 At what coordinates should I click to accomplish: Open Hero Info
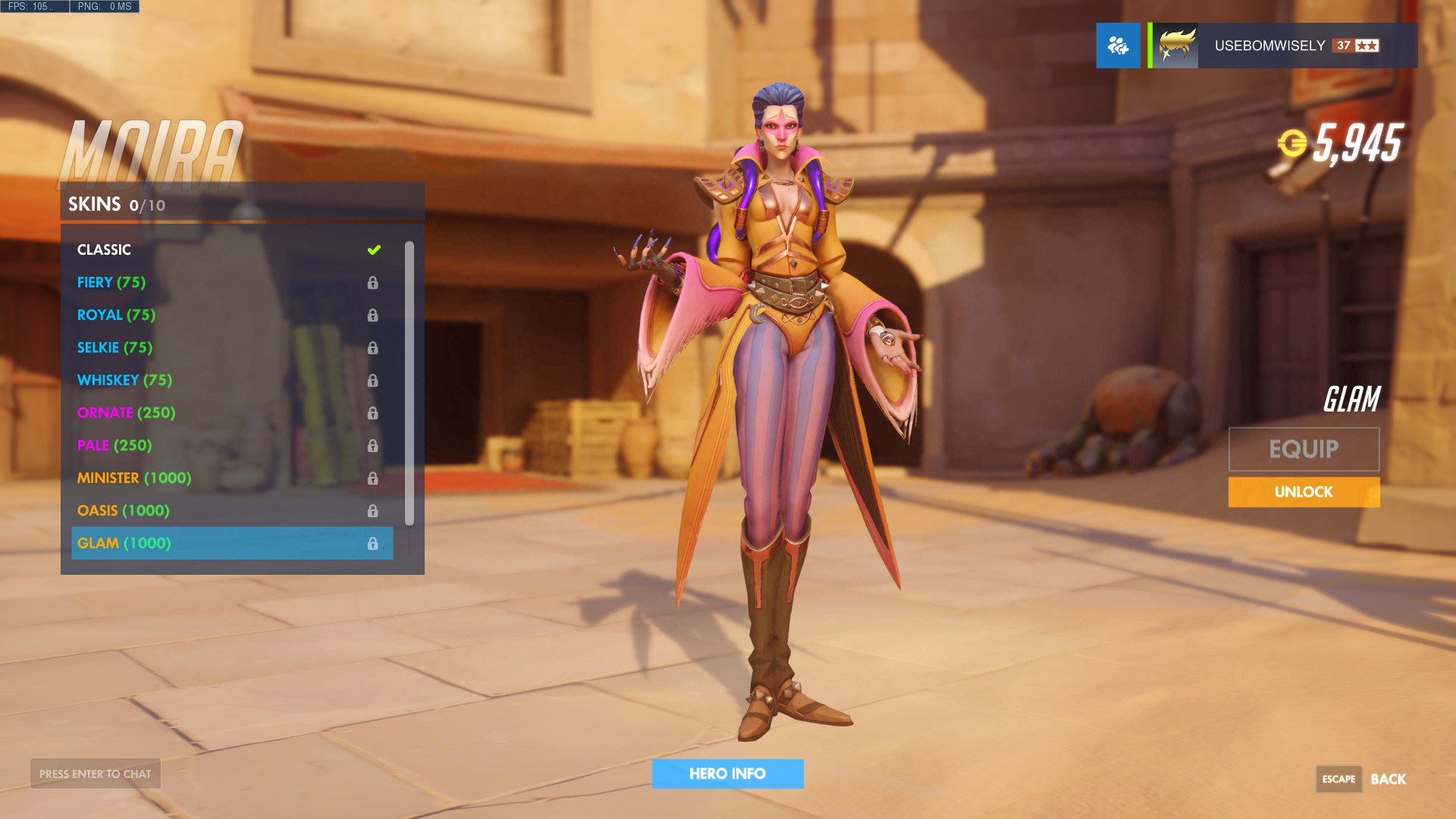[x=727, y=773]
